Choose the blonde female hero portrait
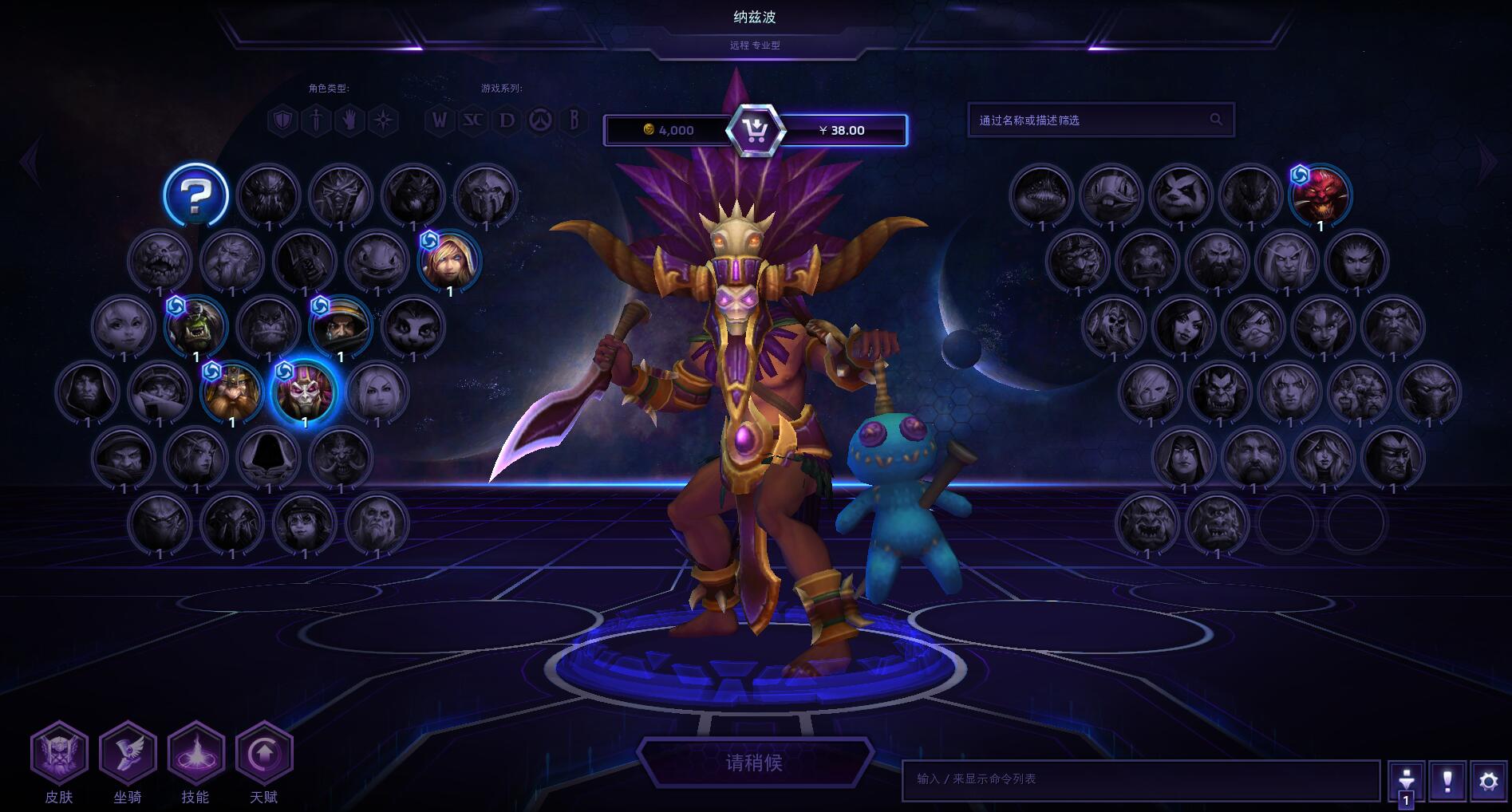 [x=449, y=262]
